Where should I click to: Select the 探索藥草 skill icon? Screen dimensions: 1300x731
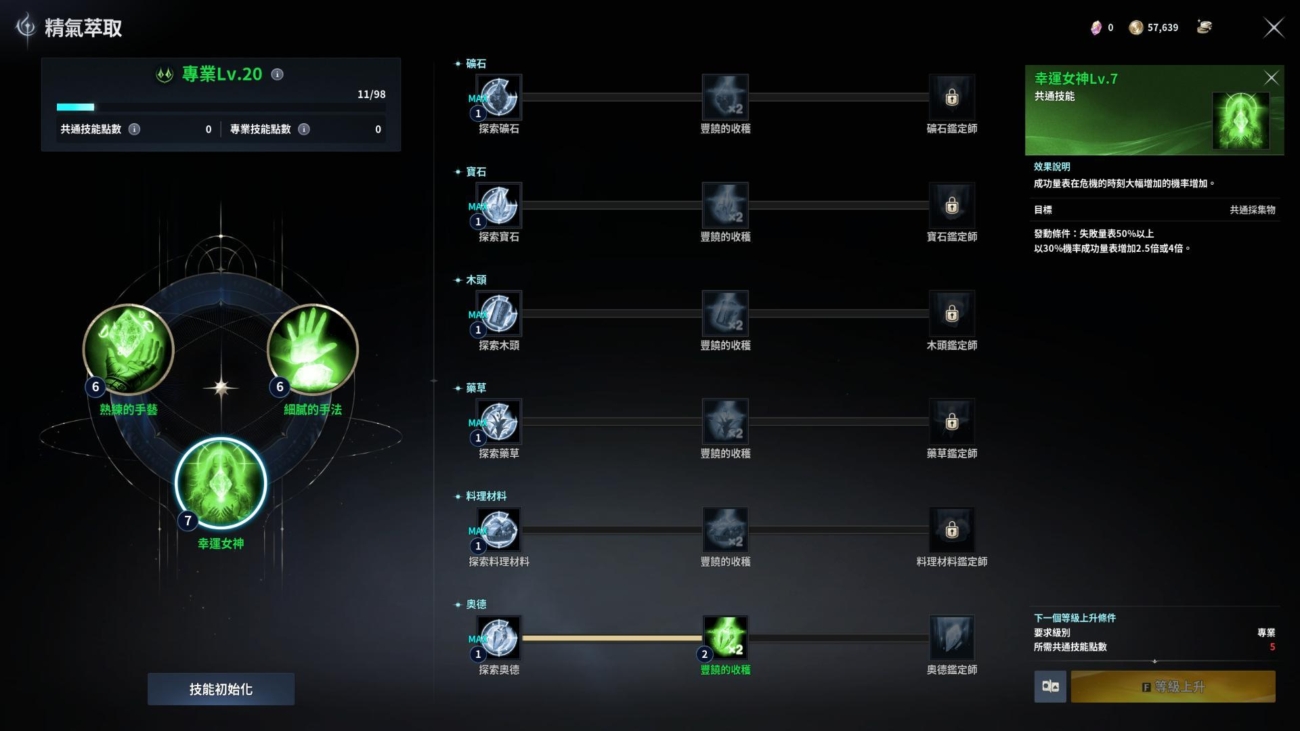tap(497, 422)
